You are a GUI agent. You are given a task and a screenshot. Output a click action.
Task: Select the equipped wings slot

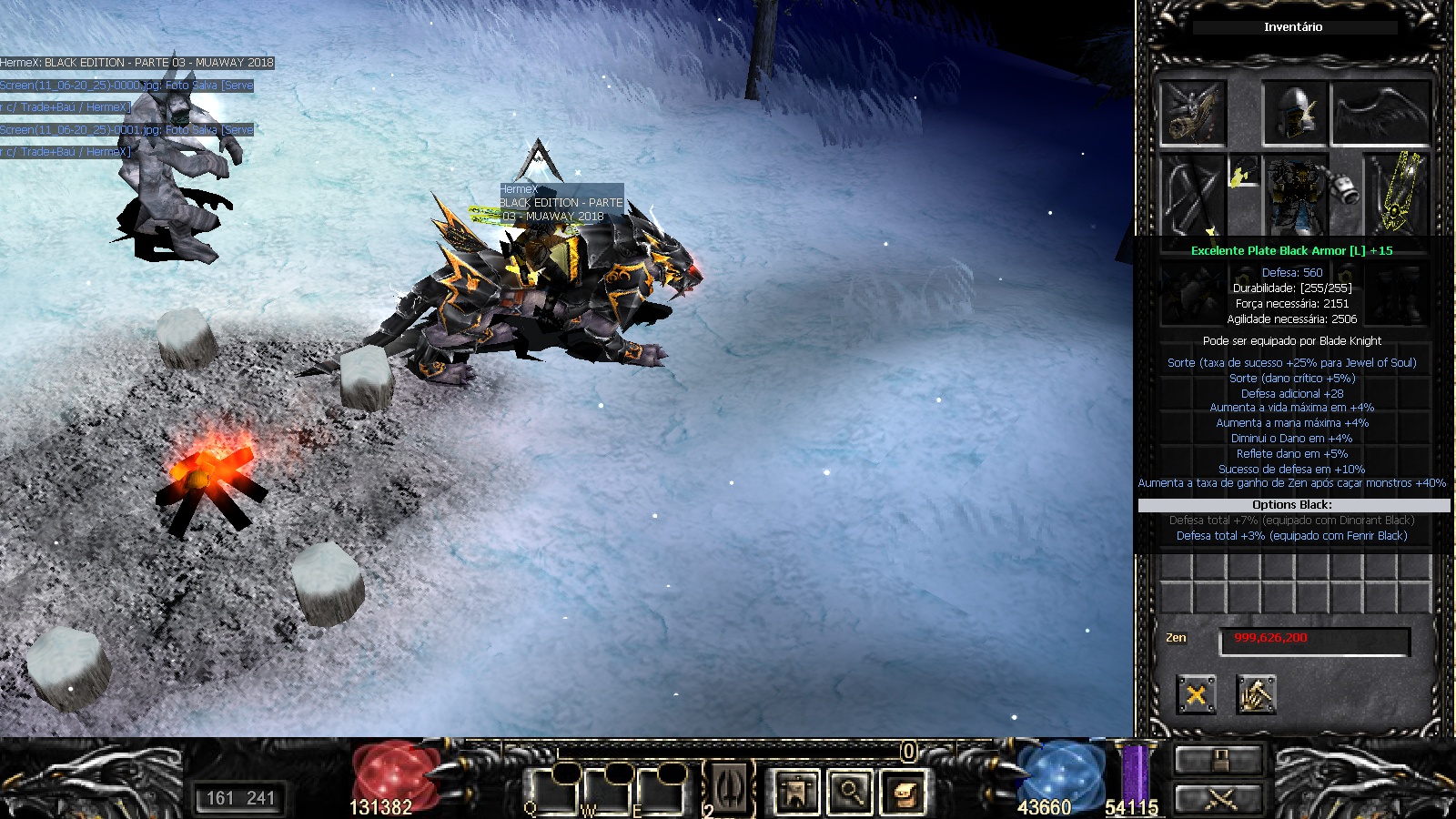click(1380, 113)
